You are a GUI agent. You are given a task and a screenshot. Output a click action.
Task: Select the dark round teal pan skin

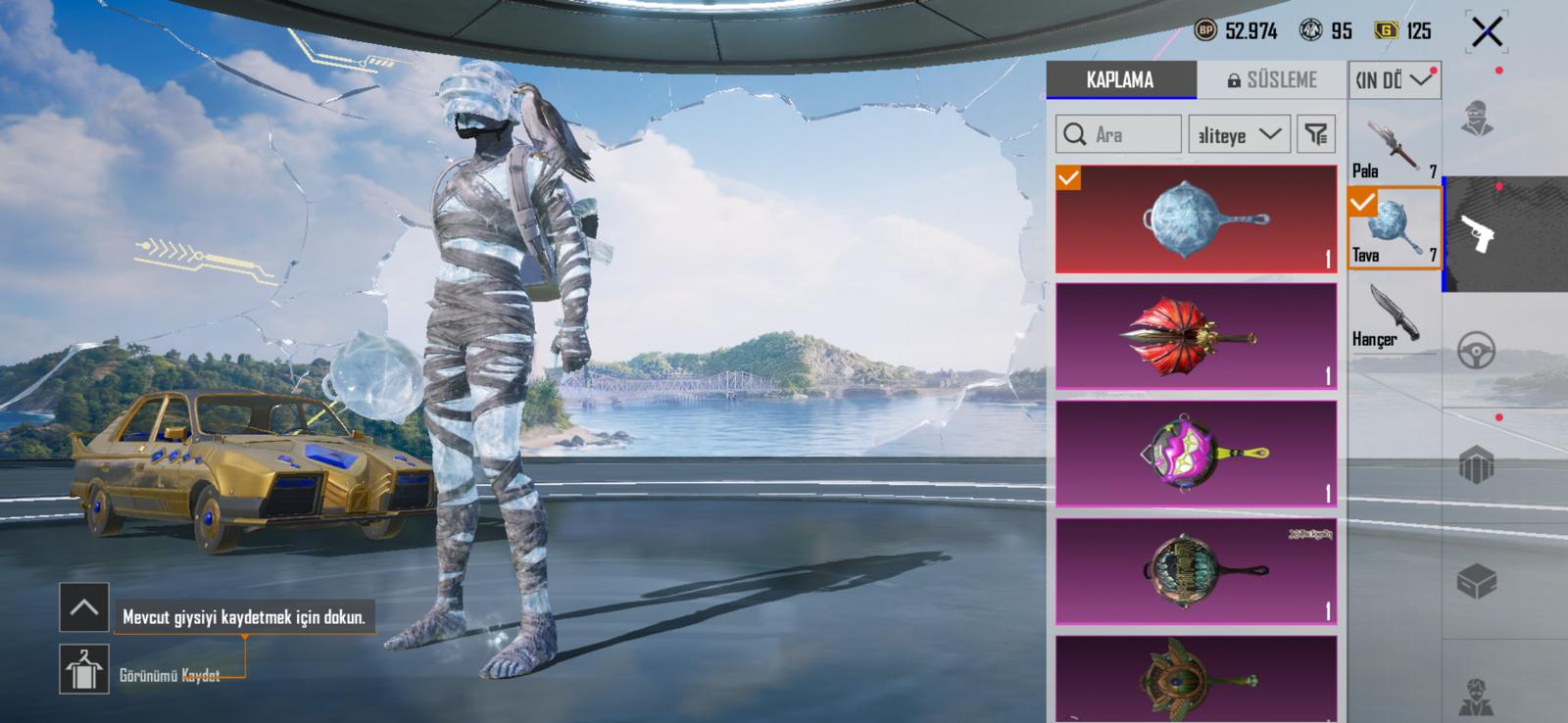click(x=1196, y=571)
